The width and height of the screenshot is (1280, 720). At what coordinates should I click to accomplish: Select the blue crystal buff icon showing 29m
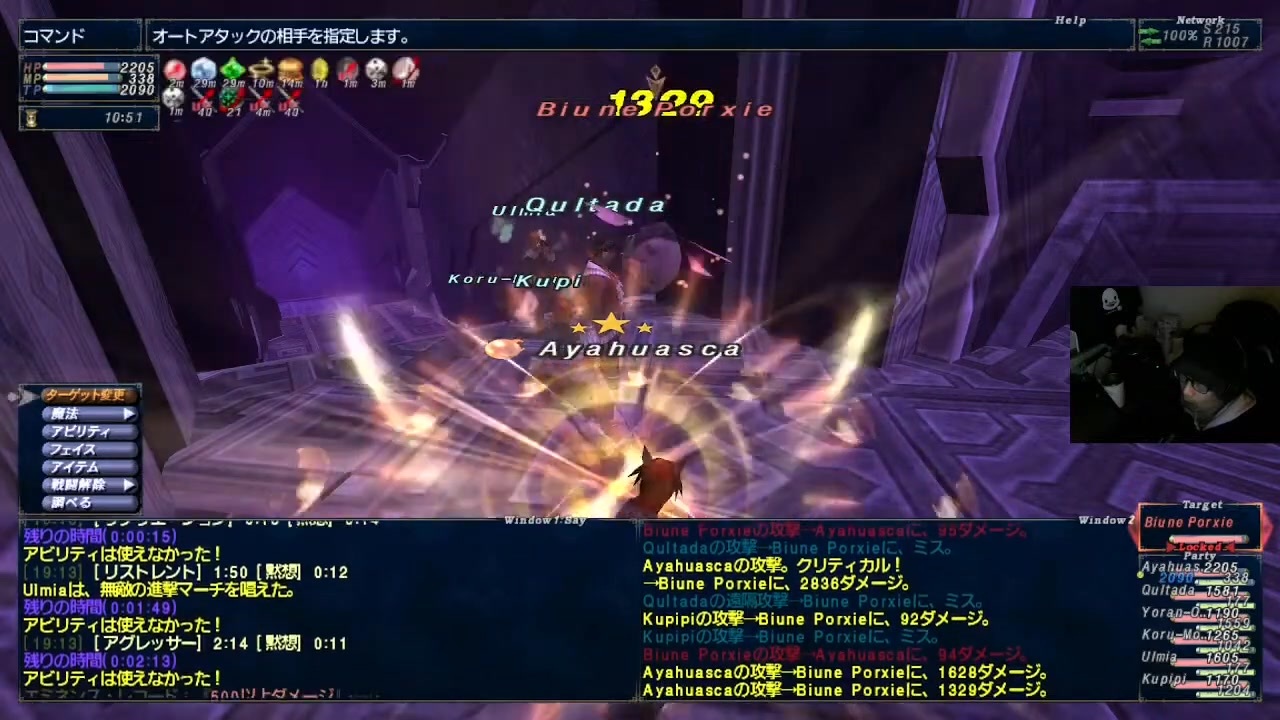tap(204, 70)
